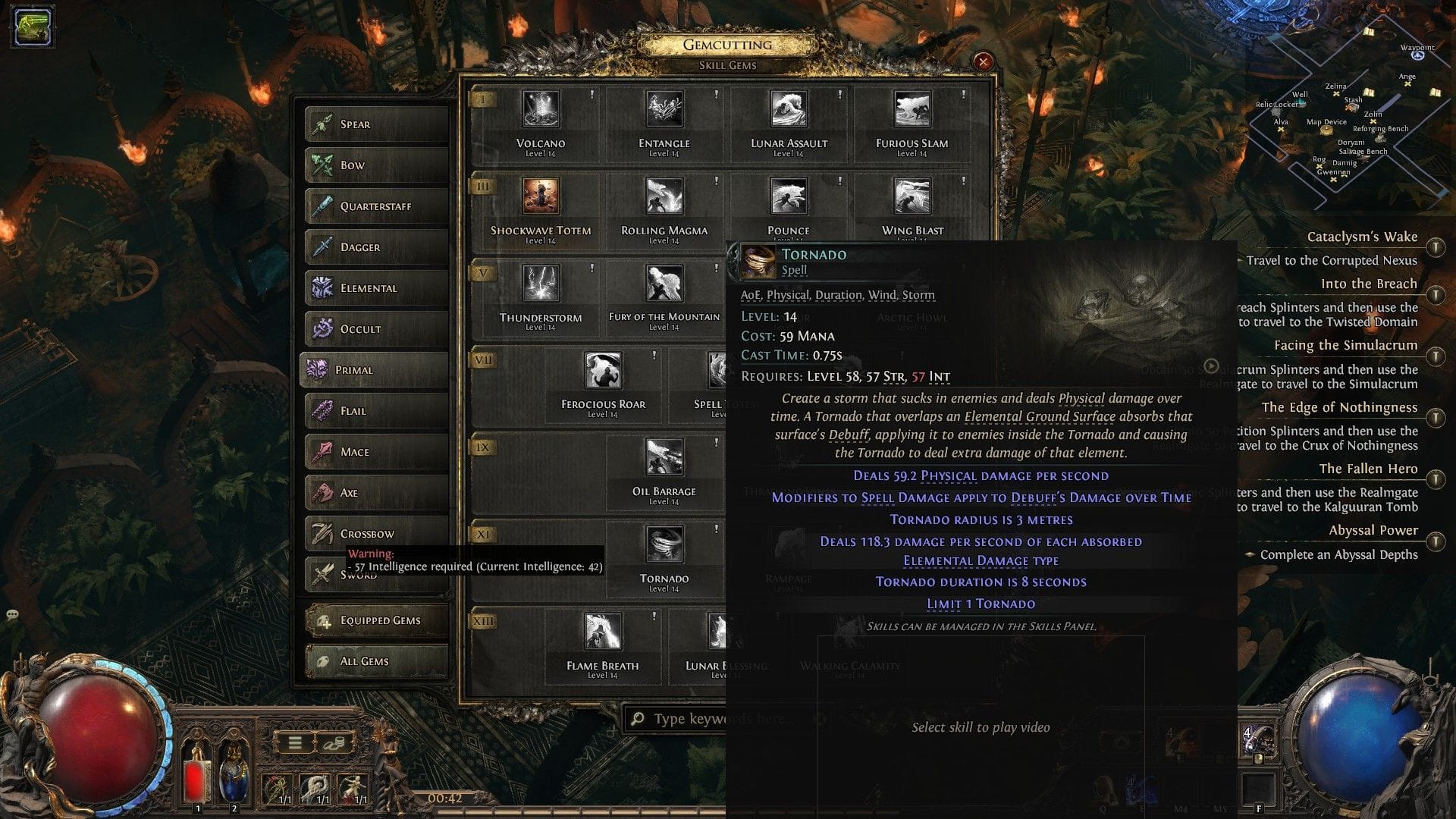Toggle The Fallen Hero quest tracking
The height and width of the screenshot is (819, 1456).
tap(1436, 479)
